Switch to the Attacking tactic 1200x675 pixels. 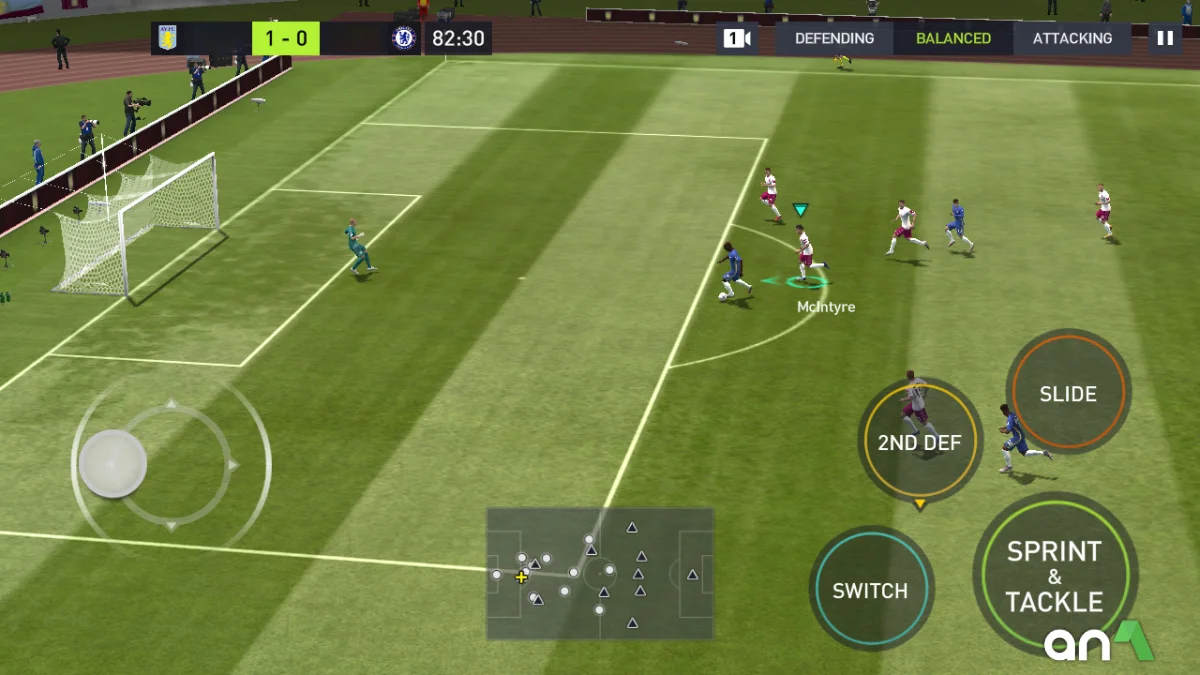point(1072,38)
